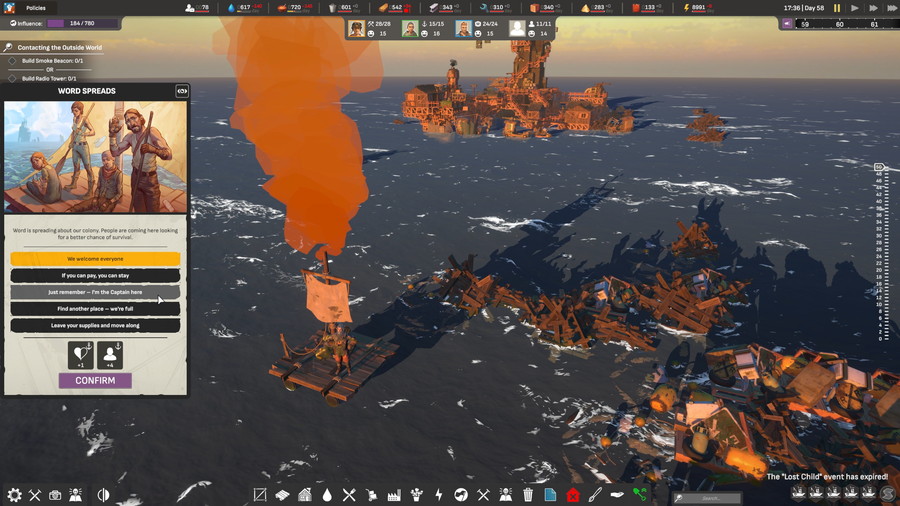Image resolution: width=900 pixels, height=506 pixels.
Task: Select the red house with X tool
Action: [x=572, y=494]
